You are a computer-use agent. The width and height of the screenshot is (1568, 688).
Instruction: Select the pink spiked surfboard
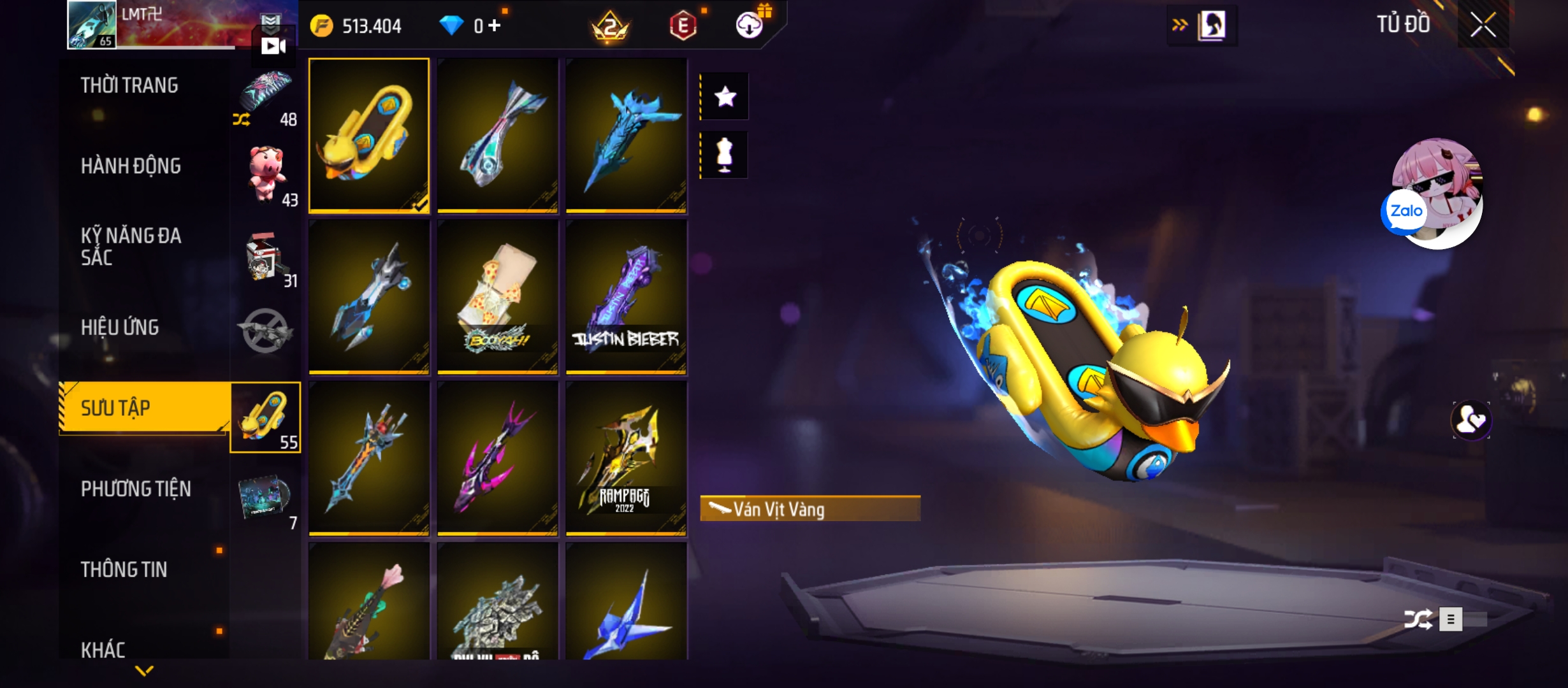(x=498, y=458)
